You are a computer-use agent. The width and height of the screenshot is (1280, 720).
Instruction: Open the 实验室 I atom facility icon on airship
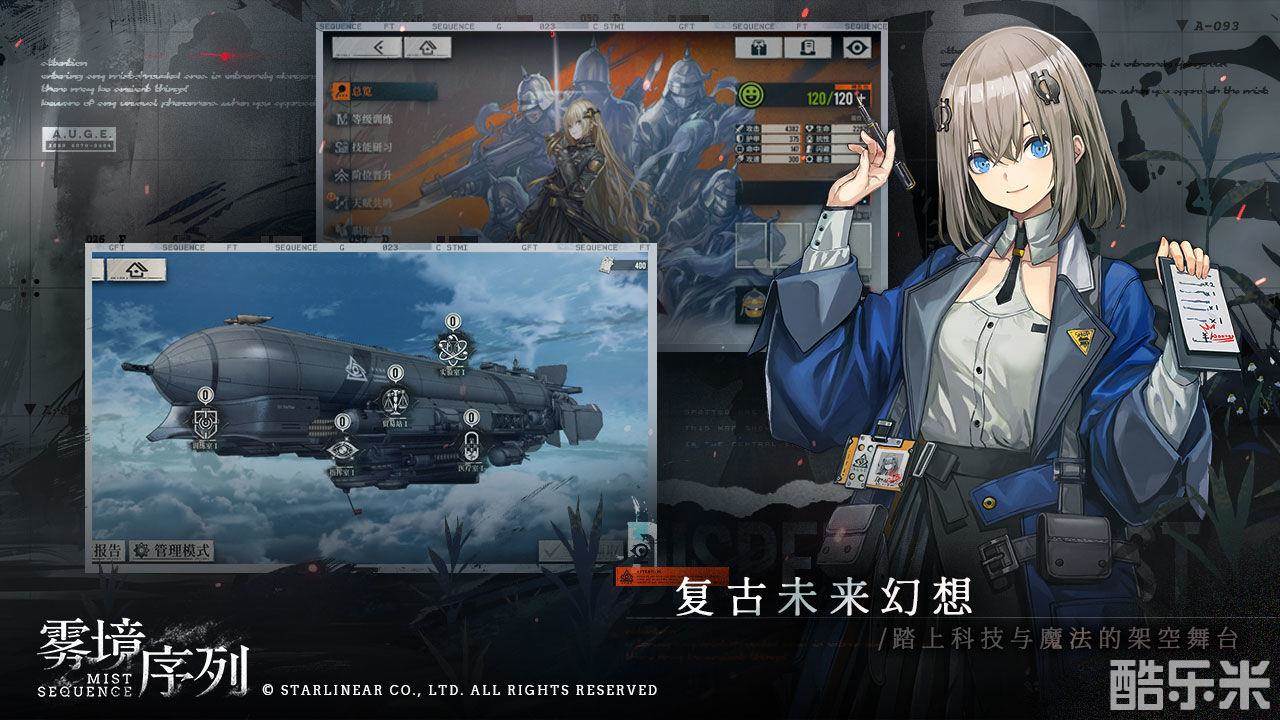point(452,347)
